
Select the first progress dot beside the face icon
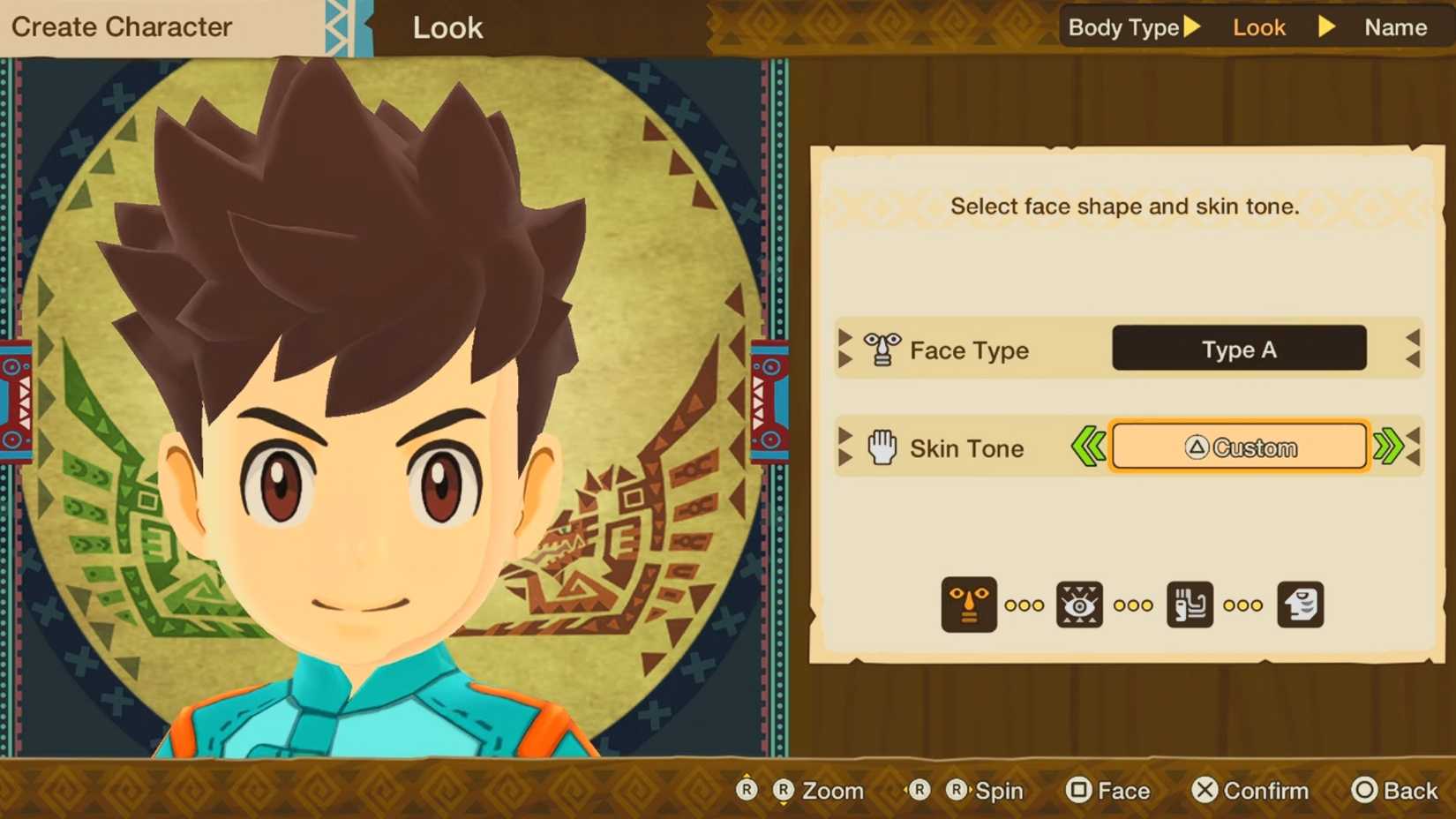click(1009, 605)
